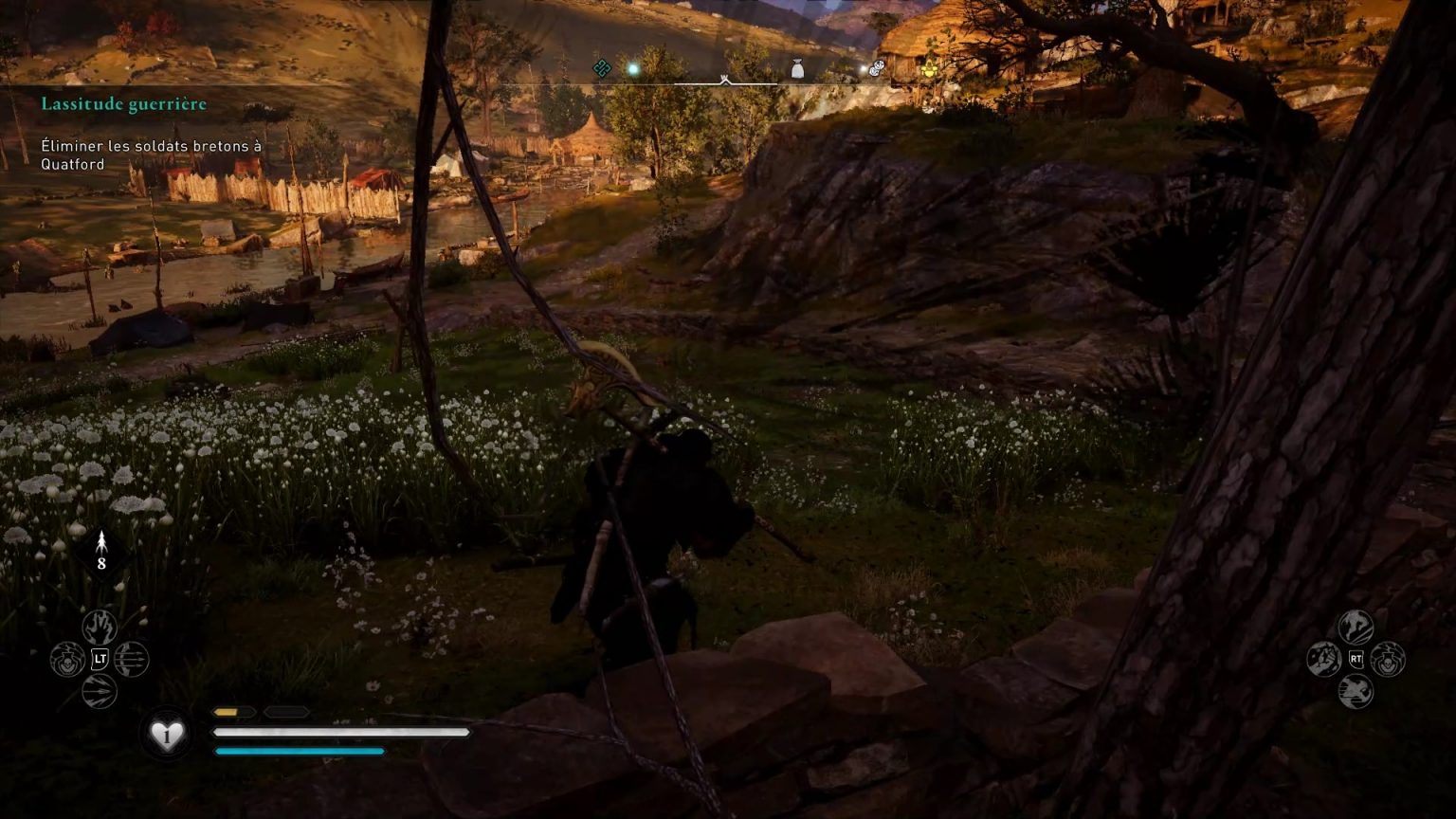Select the objective text about Quatford soldiers
Viewport: 1456px width, 819px height.
(149, 156)
